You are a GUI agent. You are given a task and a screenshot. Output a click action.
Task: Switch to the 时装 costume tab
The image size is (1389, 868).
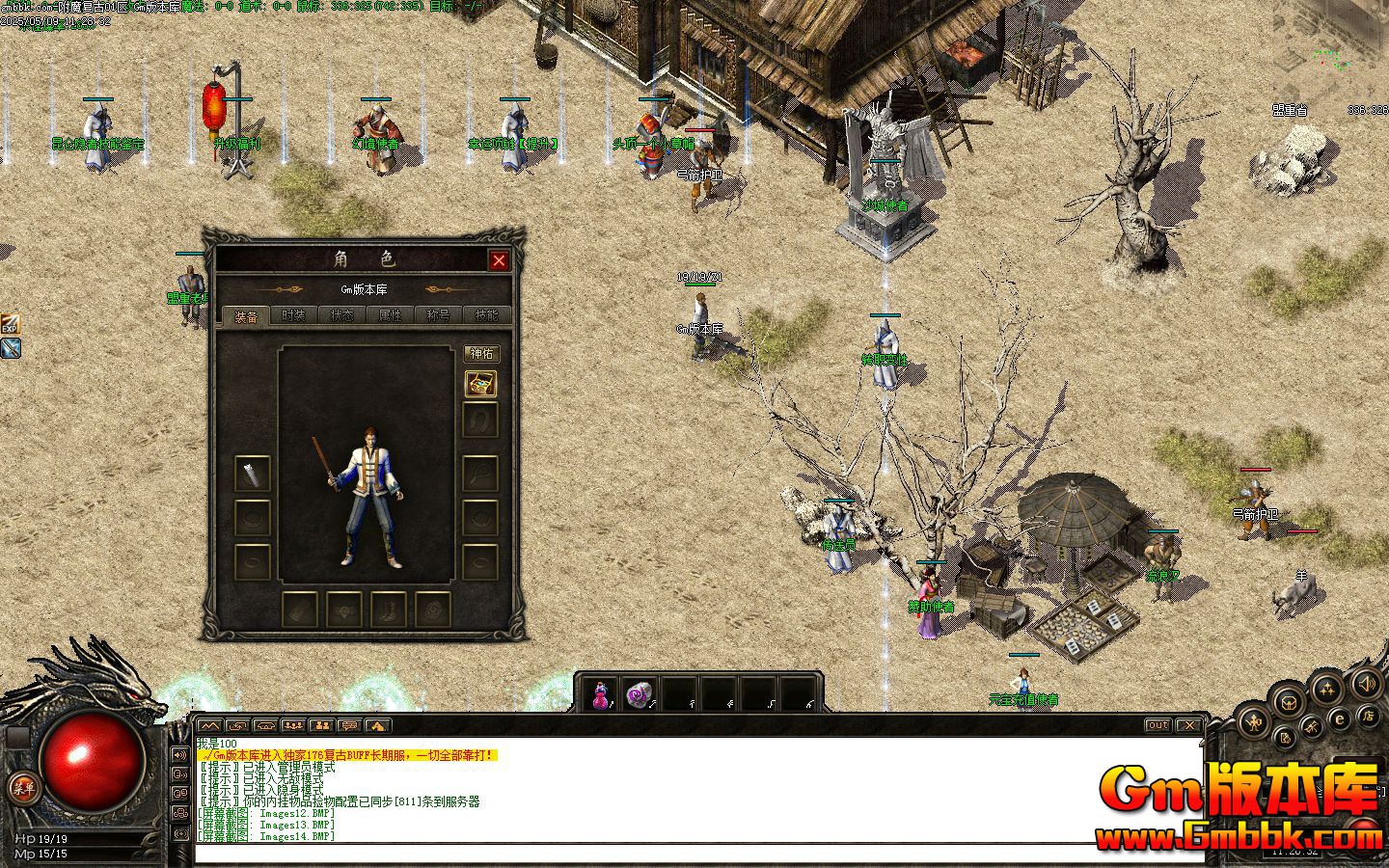[x=293, y=315]
